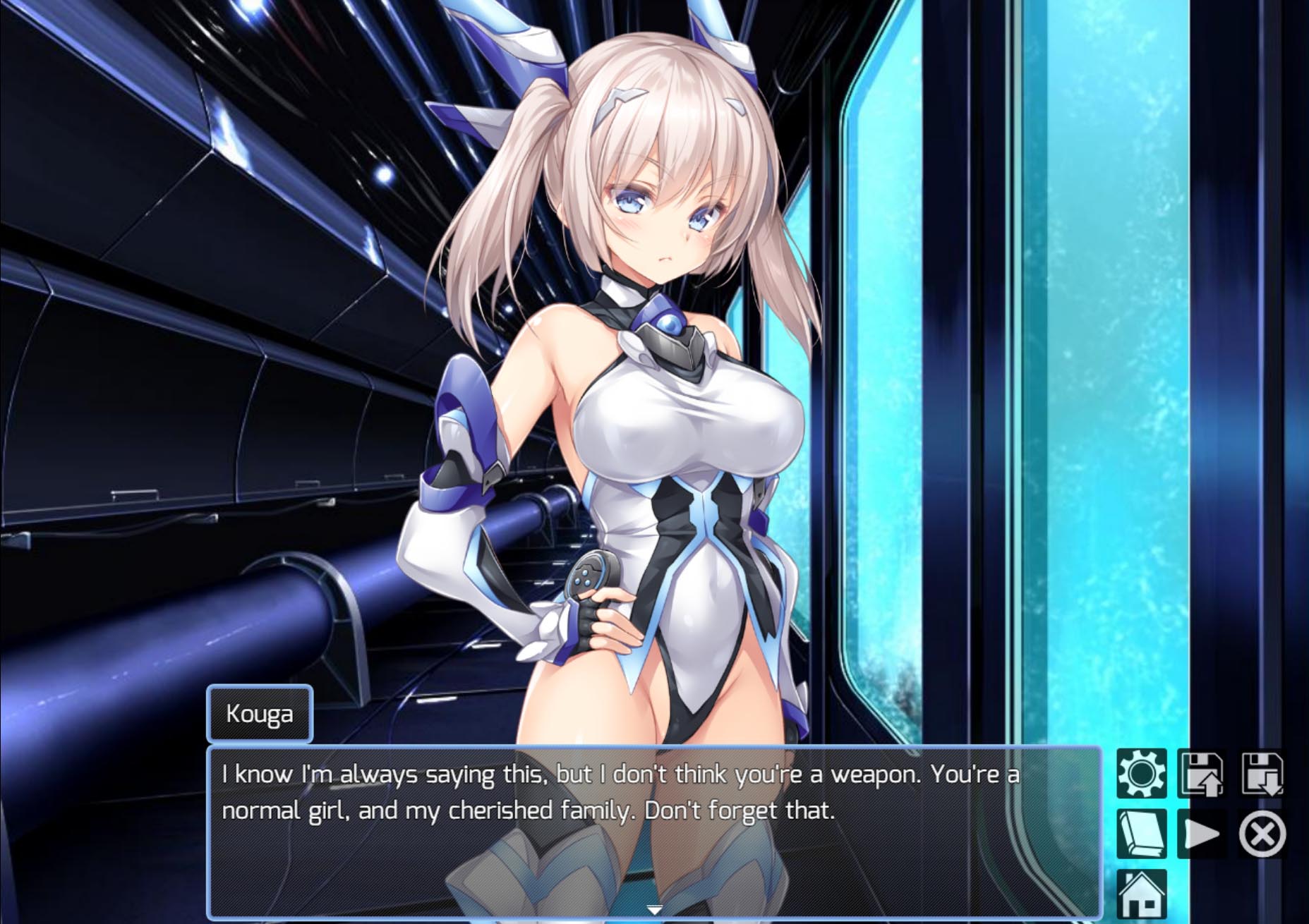Open the book log icon

pos(1141,834)
